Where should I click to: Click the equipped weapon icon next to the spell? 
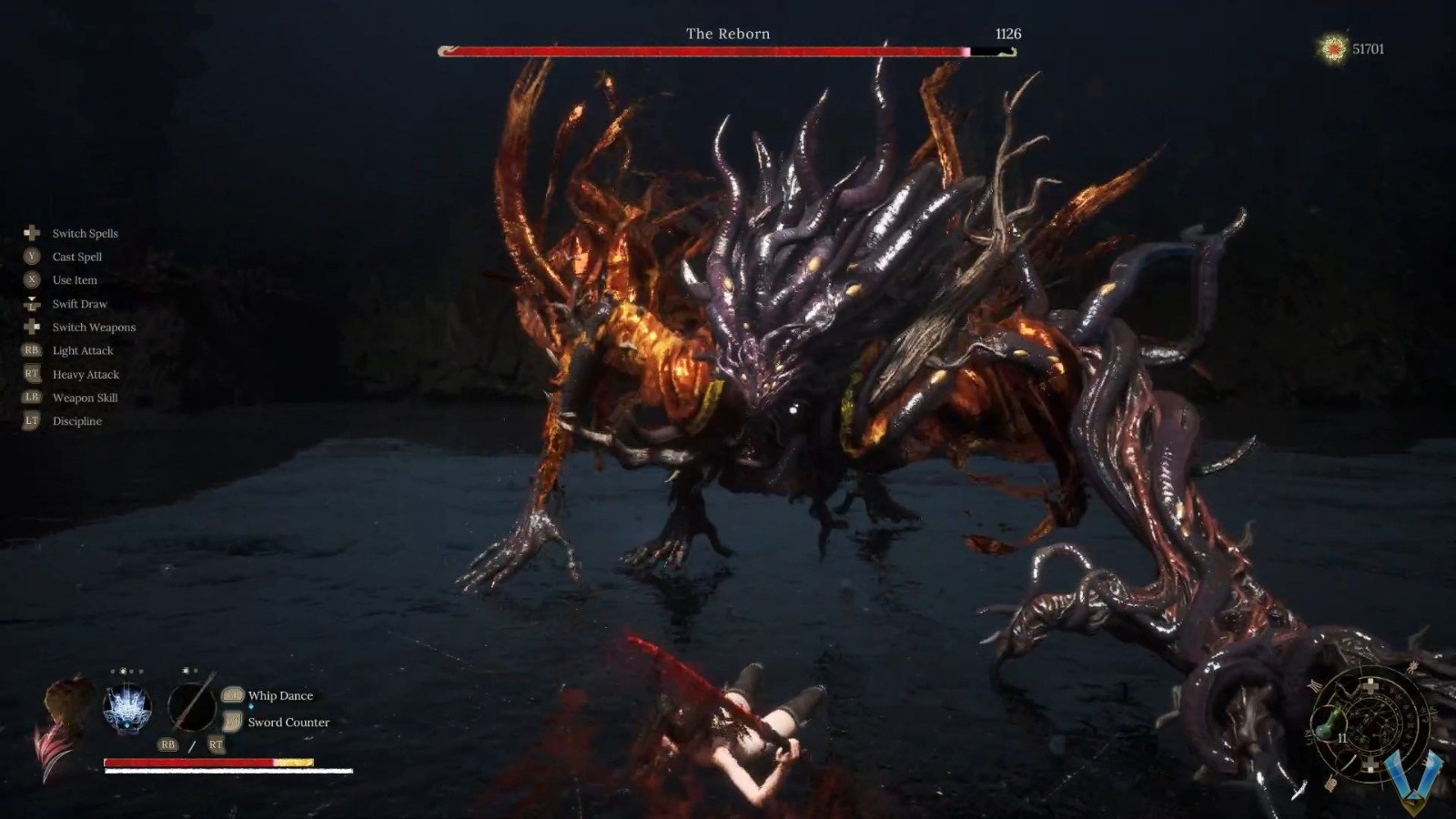(x=191, y=705)
